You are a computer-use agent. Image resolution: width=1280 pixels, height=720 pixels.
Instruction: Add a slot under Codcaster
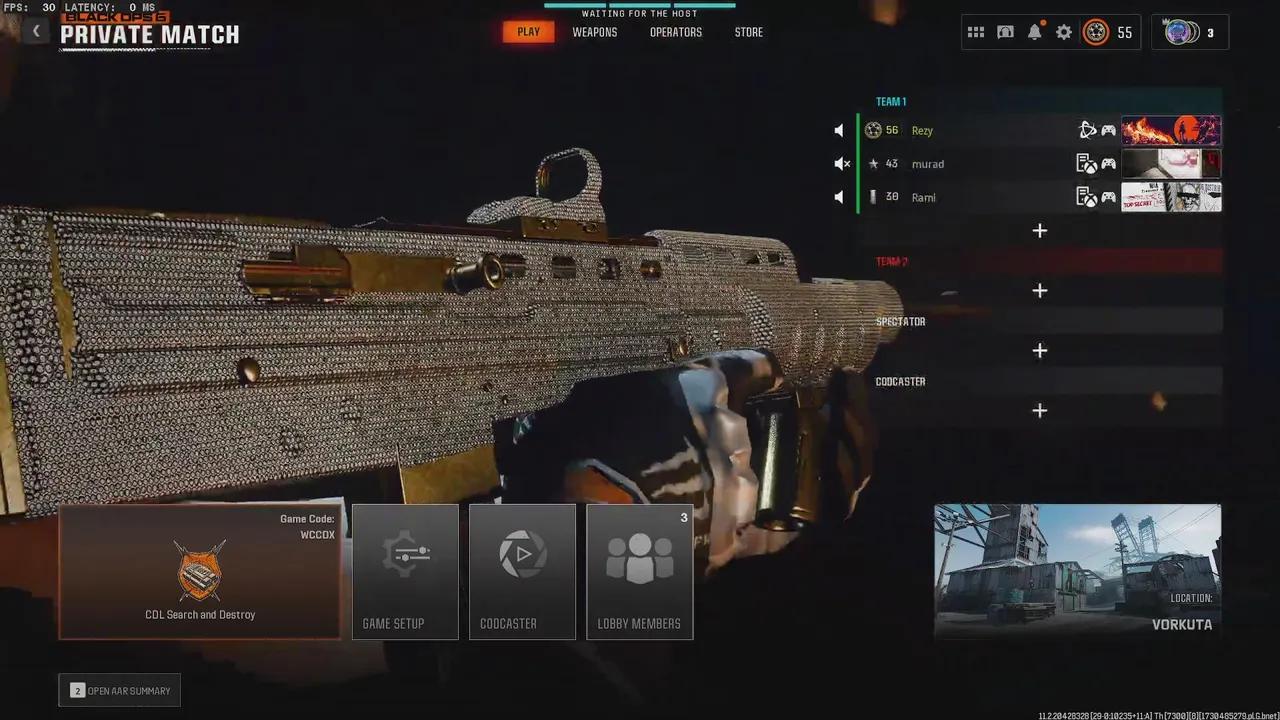(1040, 410)
